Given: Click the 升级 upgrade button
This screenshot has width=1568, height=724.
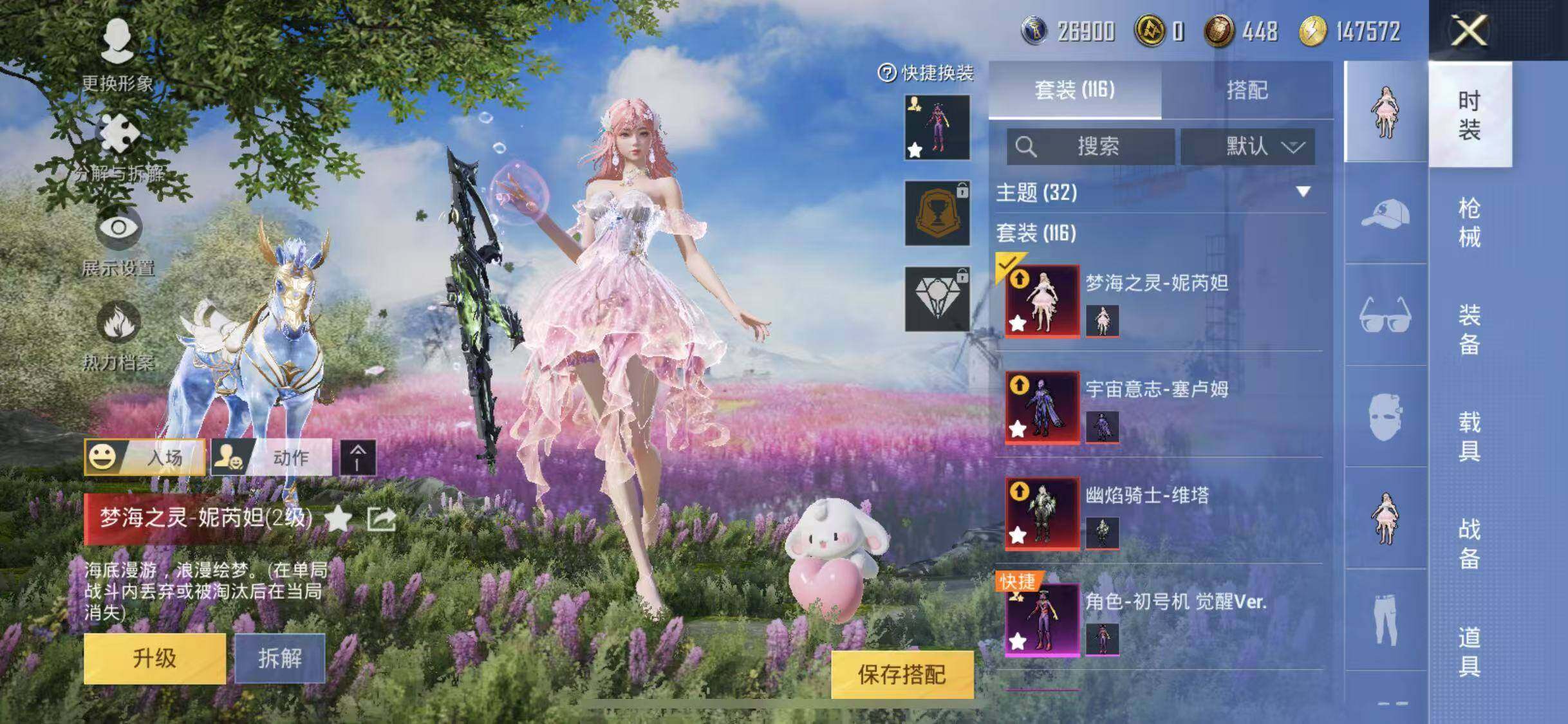Looking at the screenshot, I should click(154, 658).
